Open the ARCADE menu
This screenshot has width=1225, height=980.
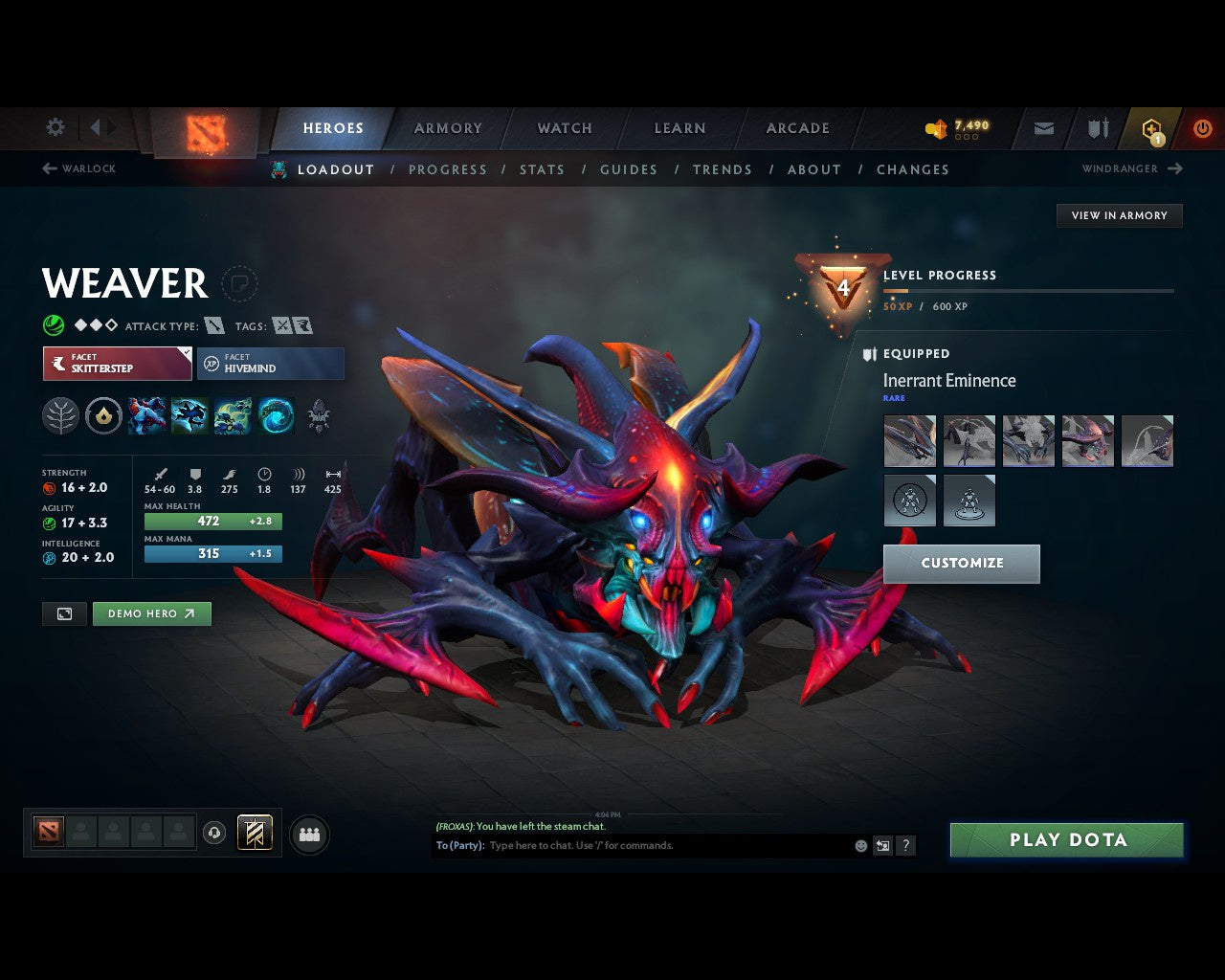point(797,127)
